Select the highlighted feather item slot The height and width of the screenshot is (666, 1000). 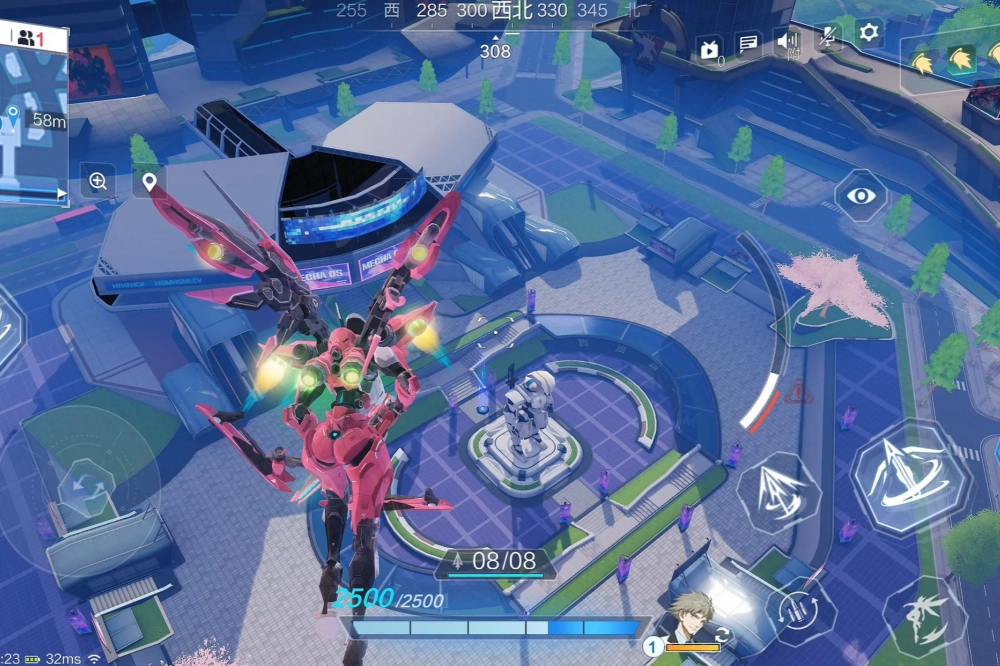coord(961,61)
